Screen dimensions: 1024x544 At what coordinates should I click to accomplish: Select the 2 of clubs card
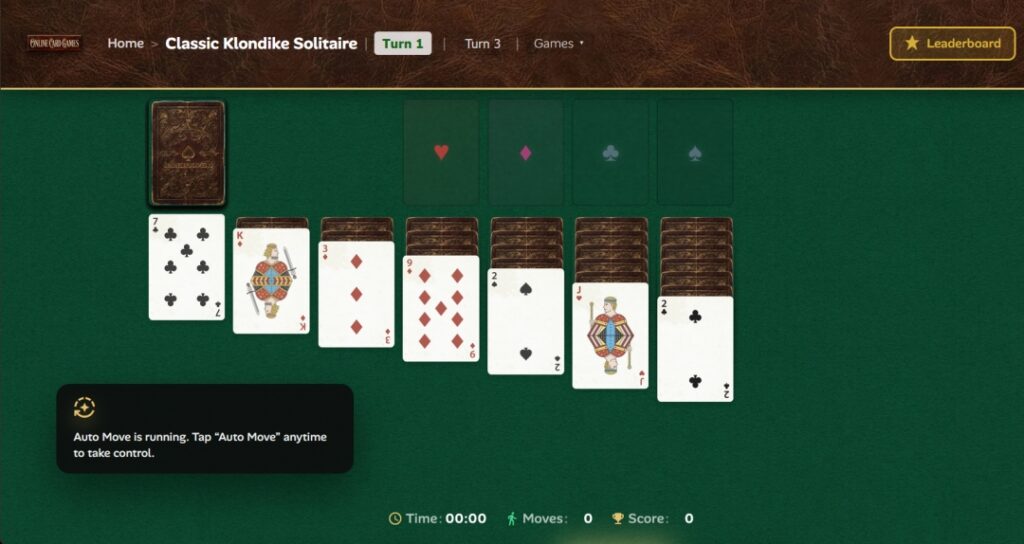point(695,349)
